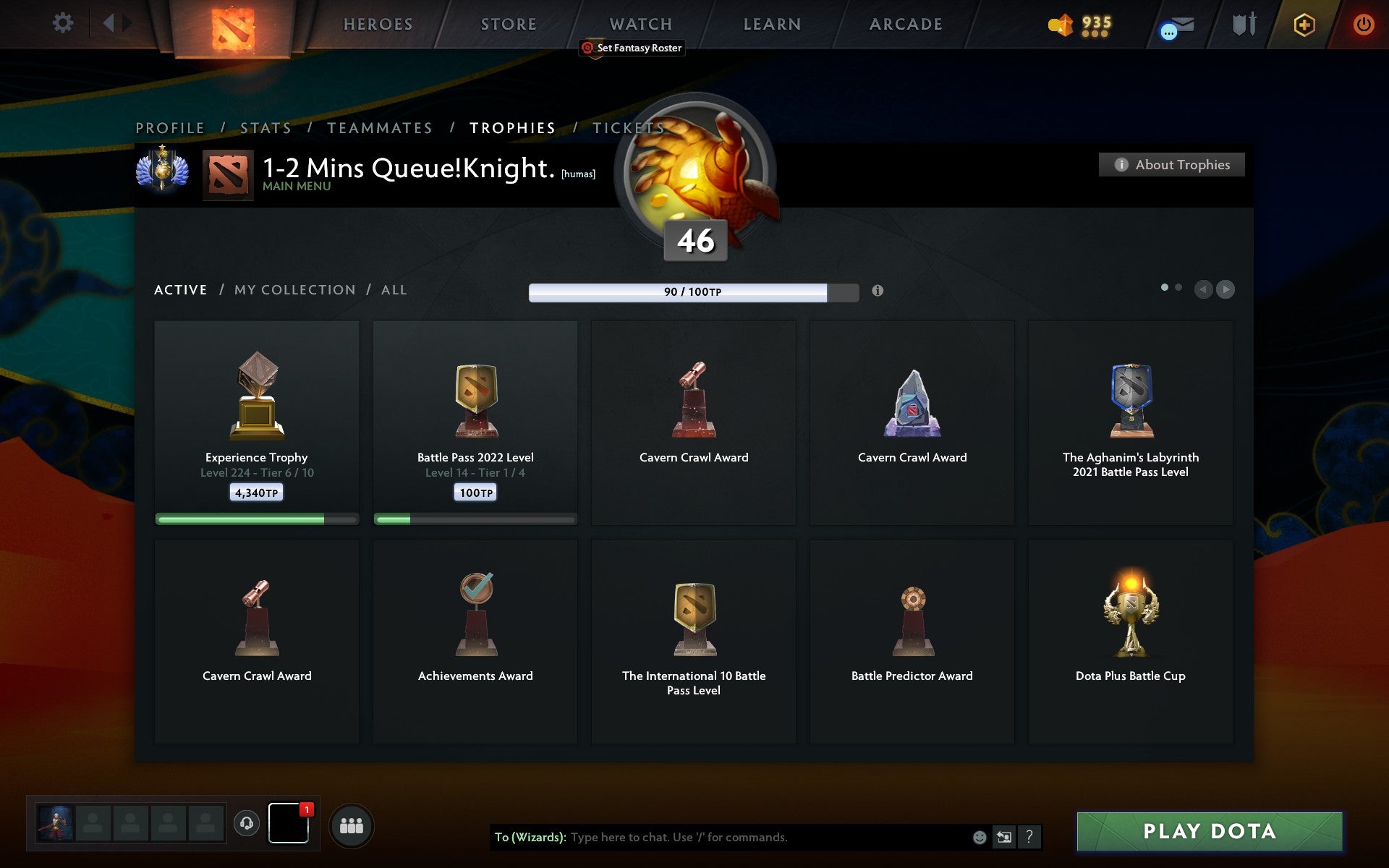Click the ALL trophies filter
Screen dimensions: 1389x868
[x=394, y=289]
